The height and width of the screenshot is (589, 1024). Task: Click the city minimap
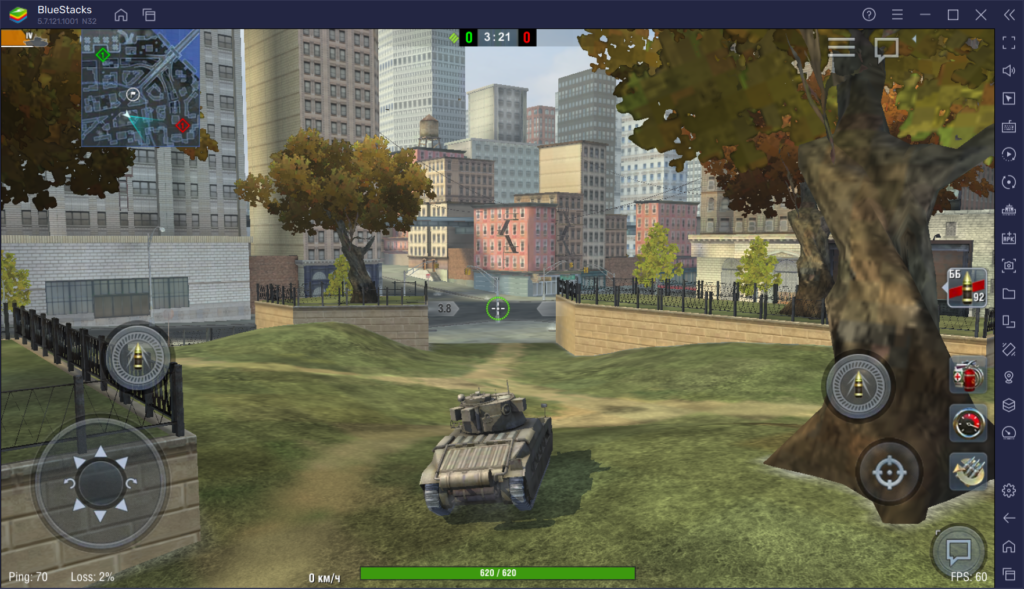click(x=140, y=88)
